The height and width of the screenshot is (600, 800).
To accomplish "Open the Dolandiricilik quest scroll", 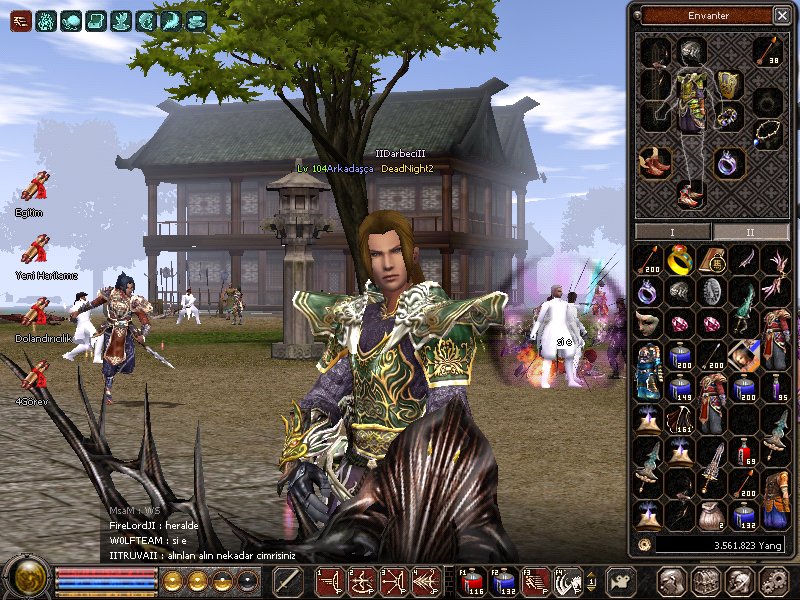I will pyautogui.click(x=36, y=313).
